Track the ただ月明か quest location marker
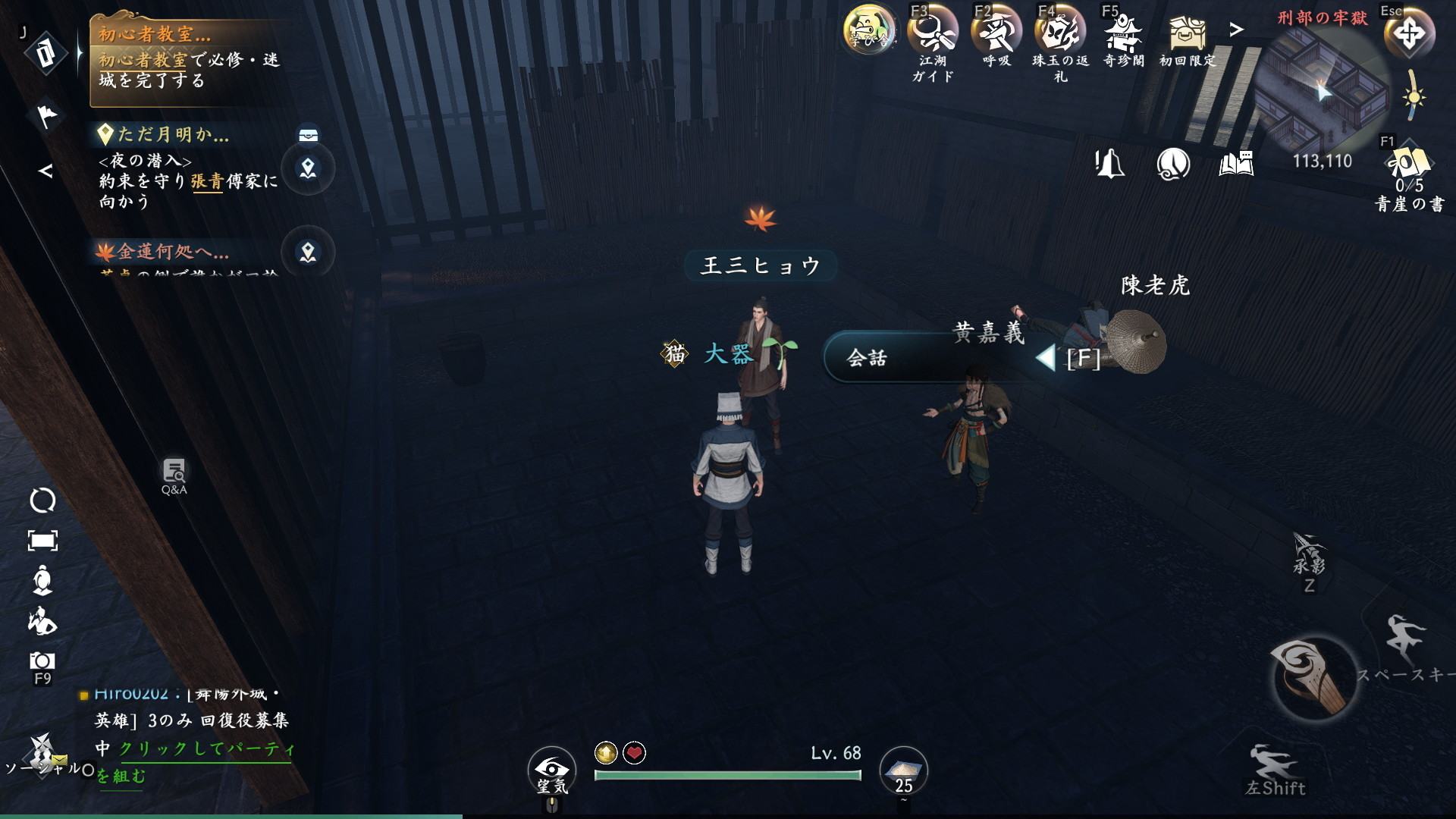The width and height of the screenshot is (1456, 819). pyautogui.click(x=308, y=168)
